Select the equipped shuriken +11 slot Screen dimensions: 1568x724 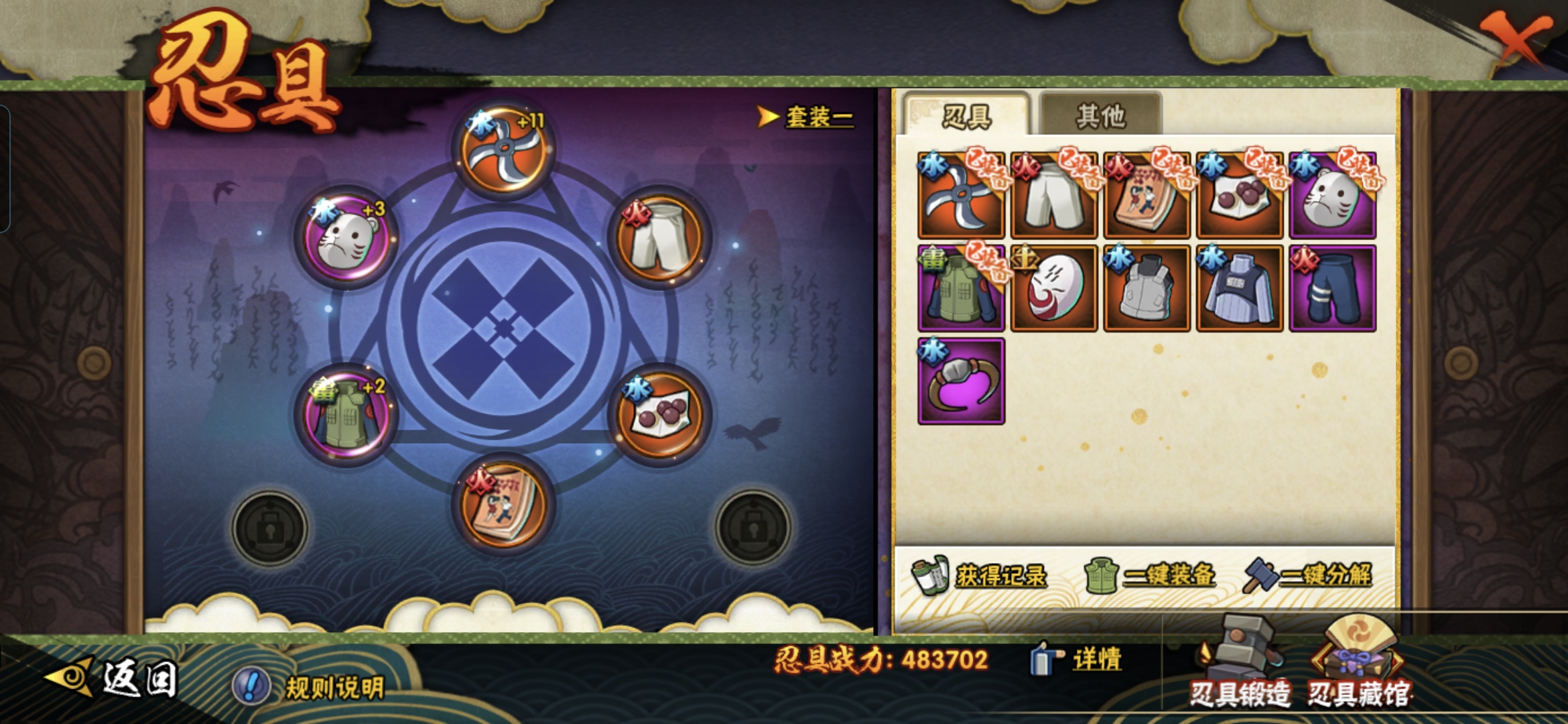tap(503, 150)
